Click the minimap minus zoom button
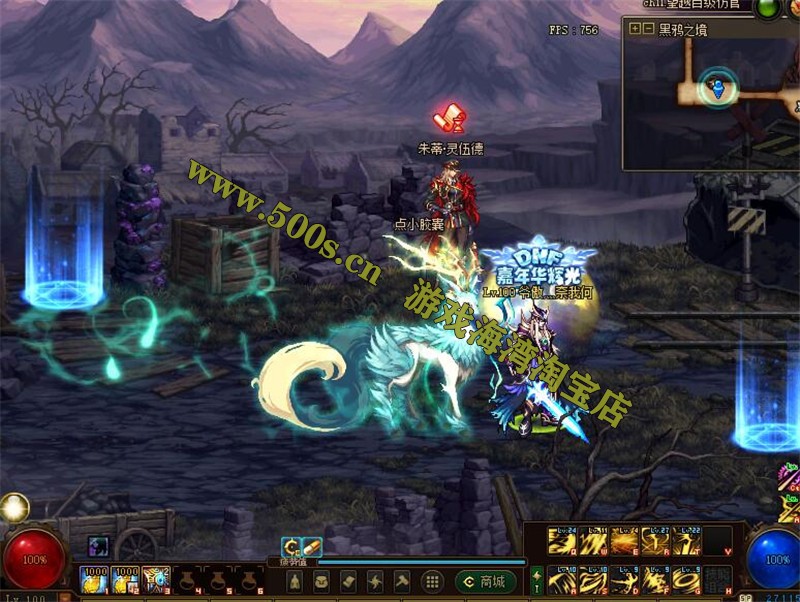 (x=649, y=29)
